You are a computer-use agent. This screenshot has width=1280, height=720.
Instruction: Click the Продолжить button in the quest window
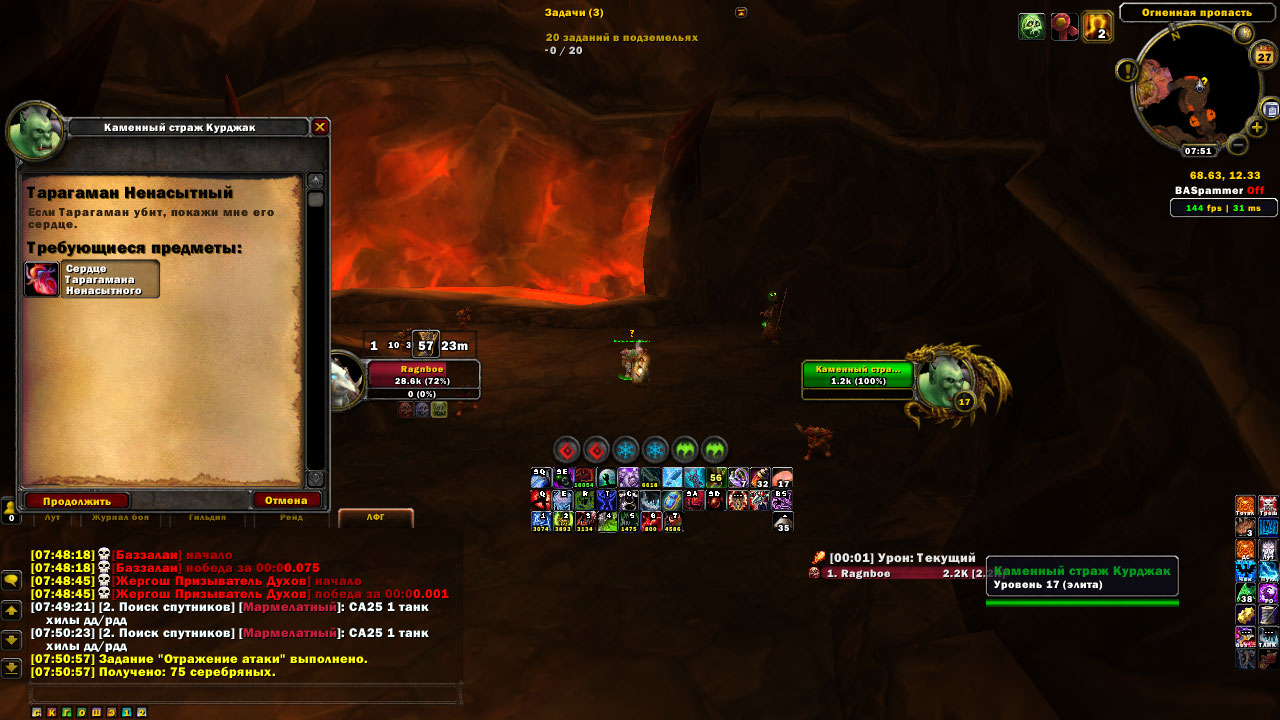[x=77, y=500]
